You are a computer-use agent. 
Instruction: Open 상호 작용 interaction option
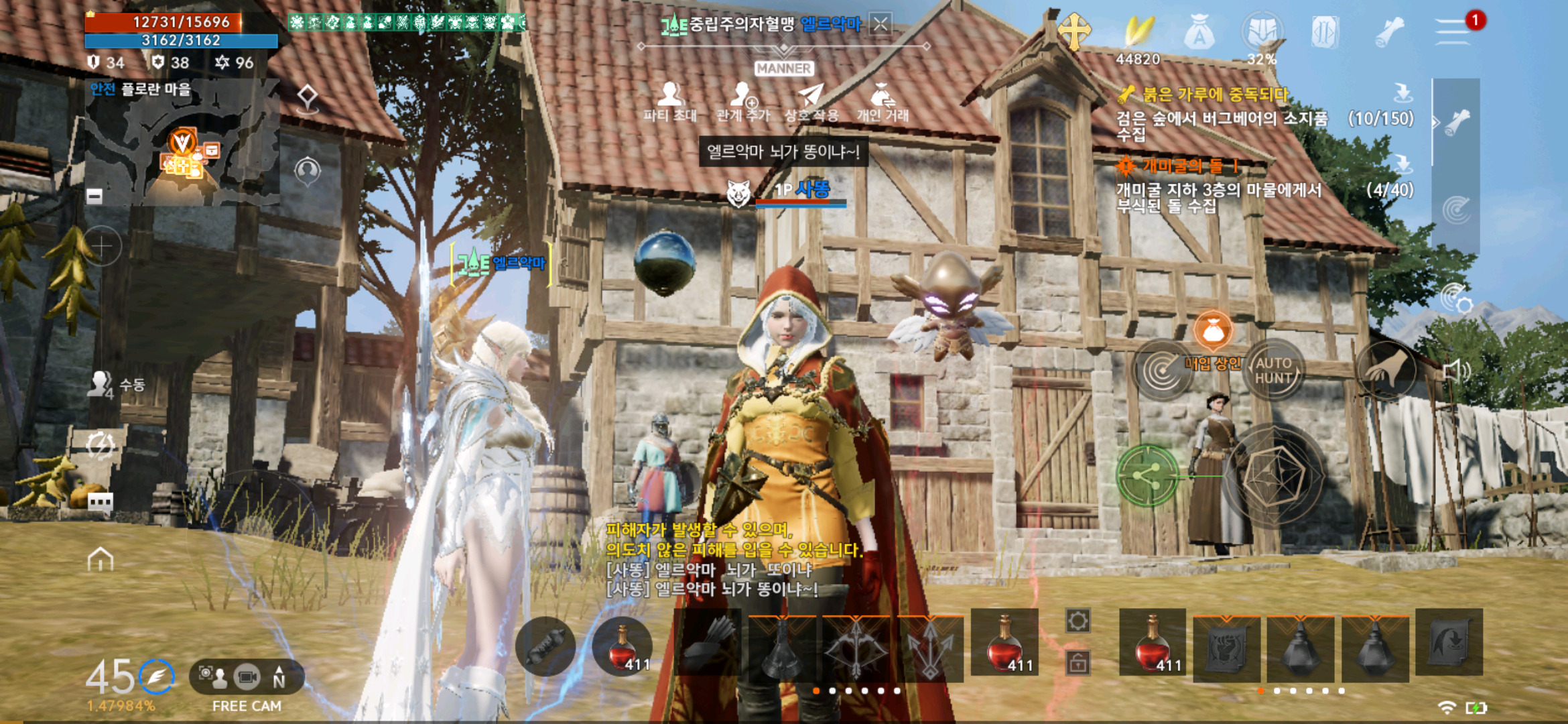(x=811, y=102)
